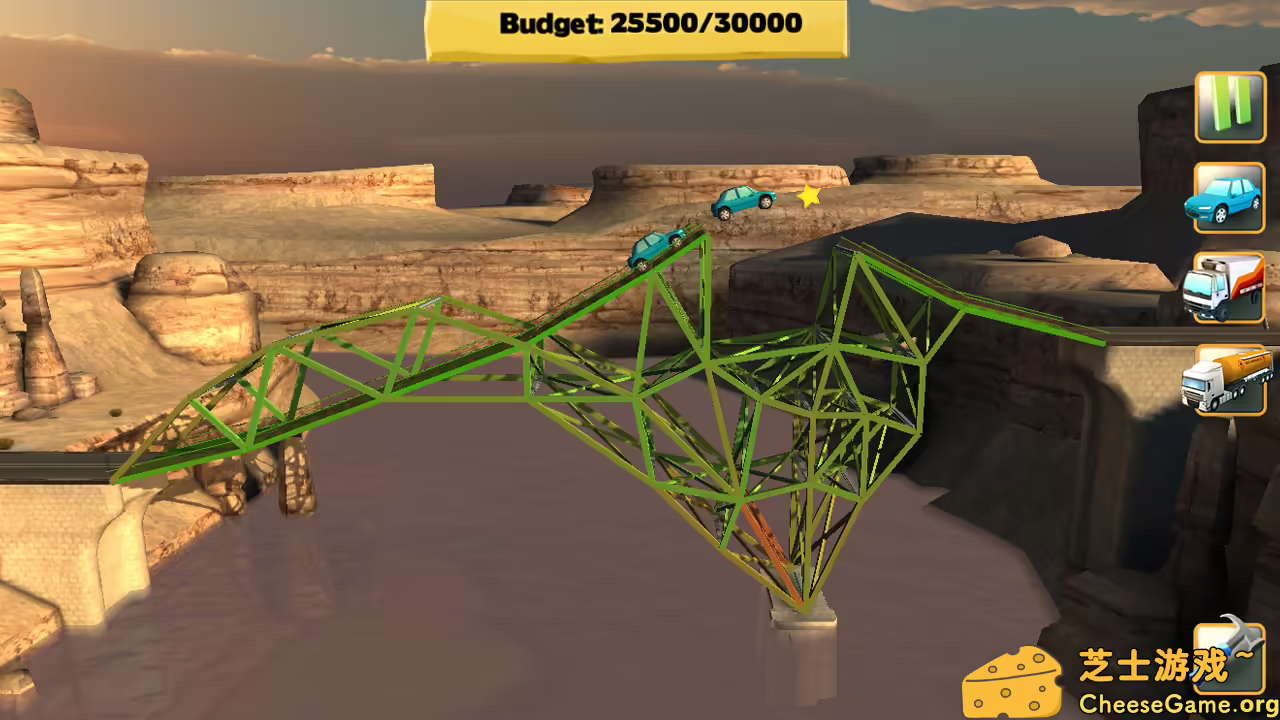The width and height of the screenshot is (1280, 720).
Task: Select the tanker truck vehicle icon
Action: tap(1228, 377)
